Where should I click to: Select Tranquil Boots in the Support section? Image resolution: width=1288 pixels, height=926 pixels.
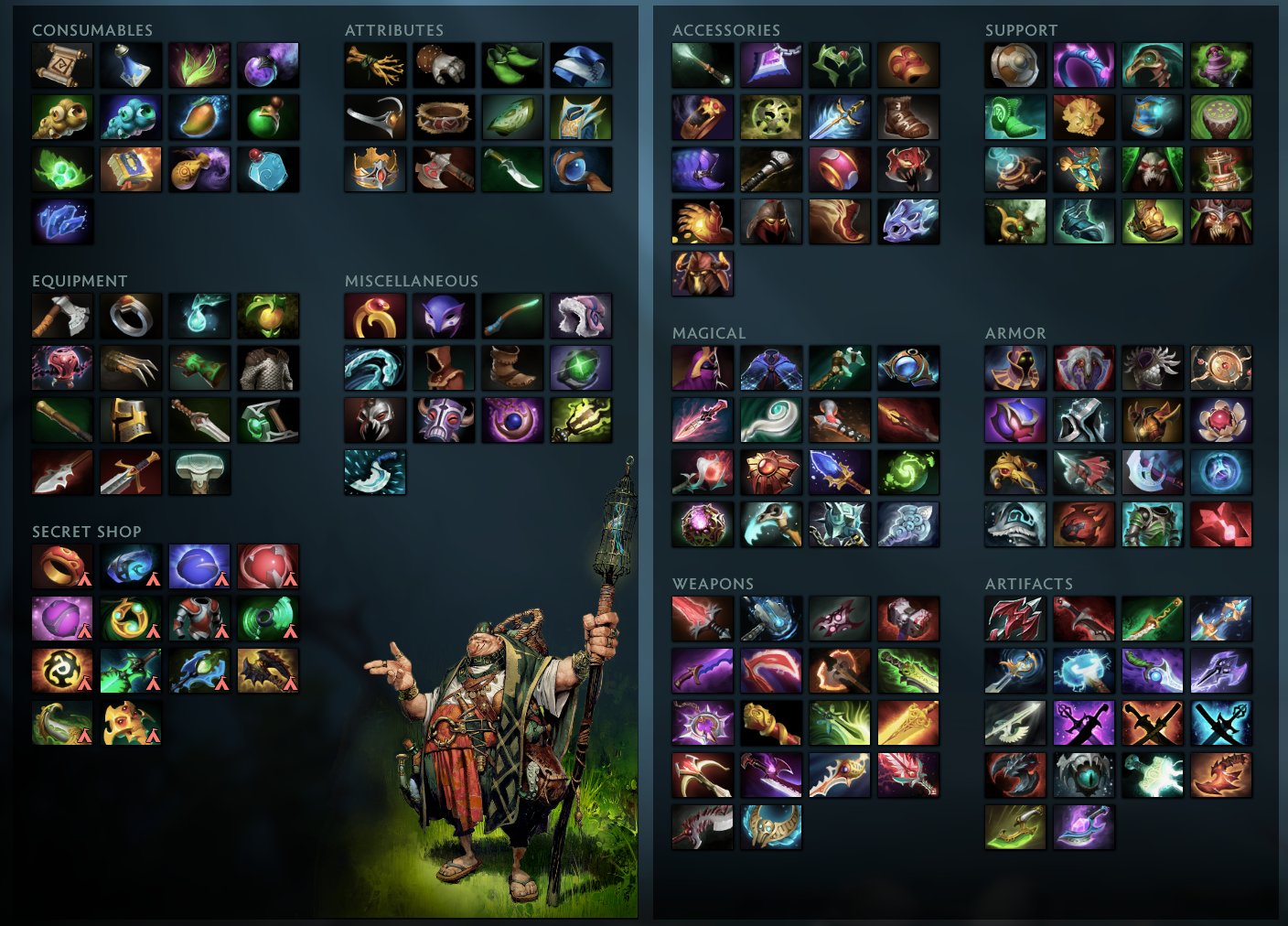tap(1014, 115)
